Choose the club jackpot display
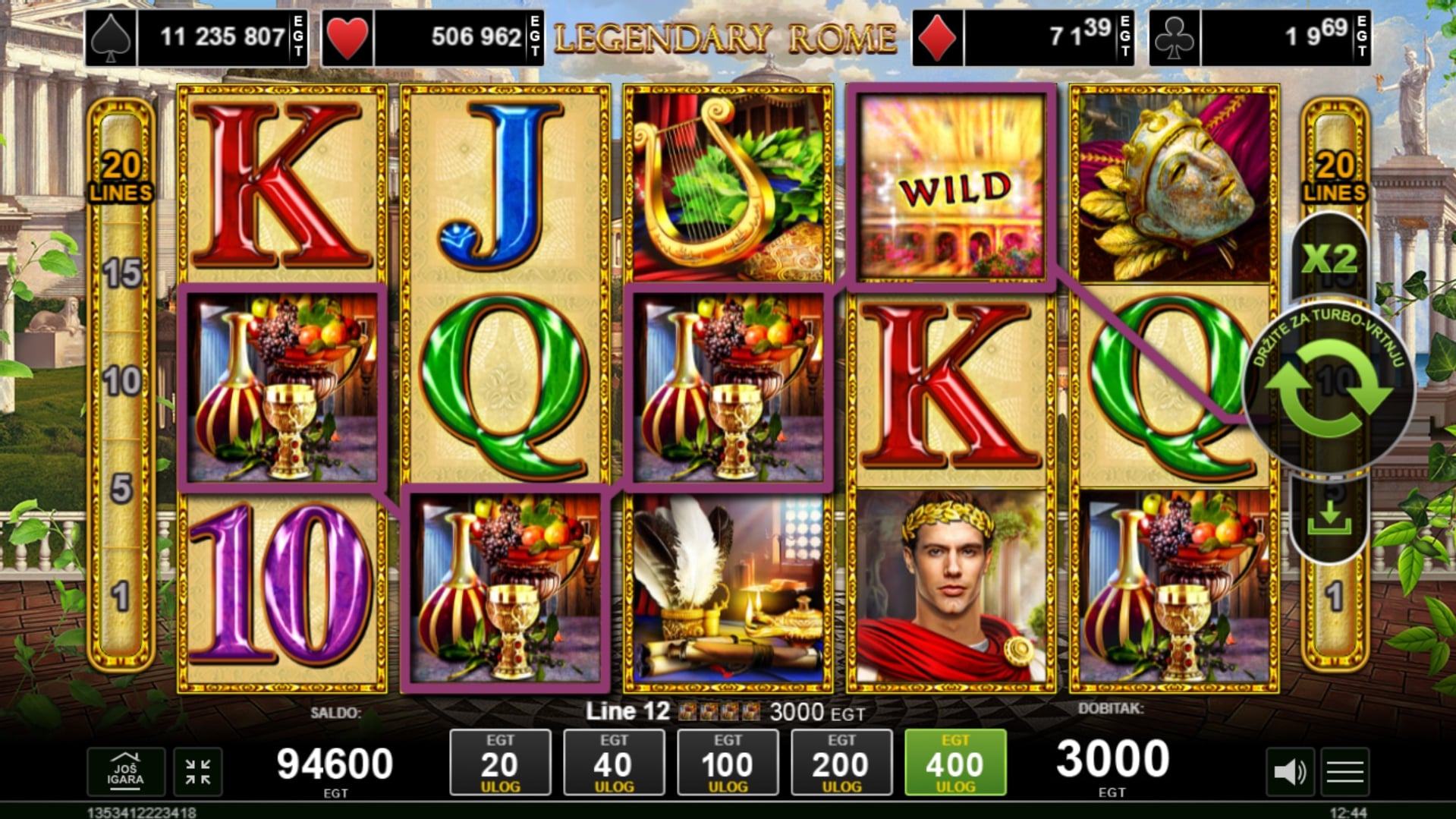The height and width of the screenshot is (819, 1456). (x=1259, y=37)
